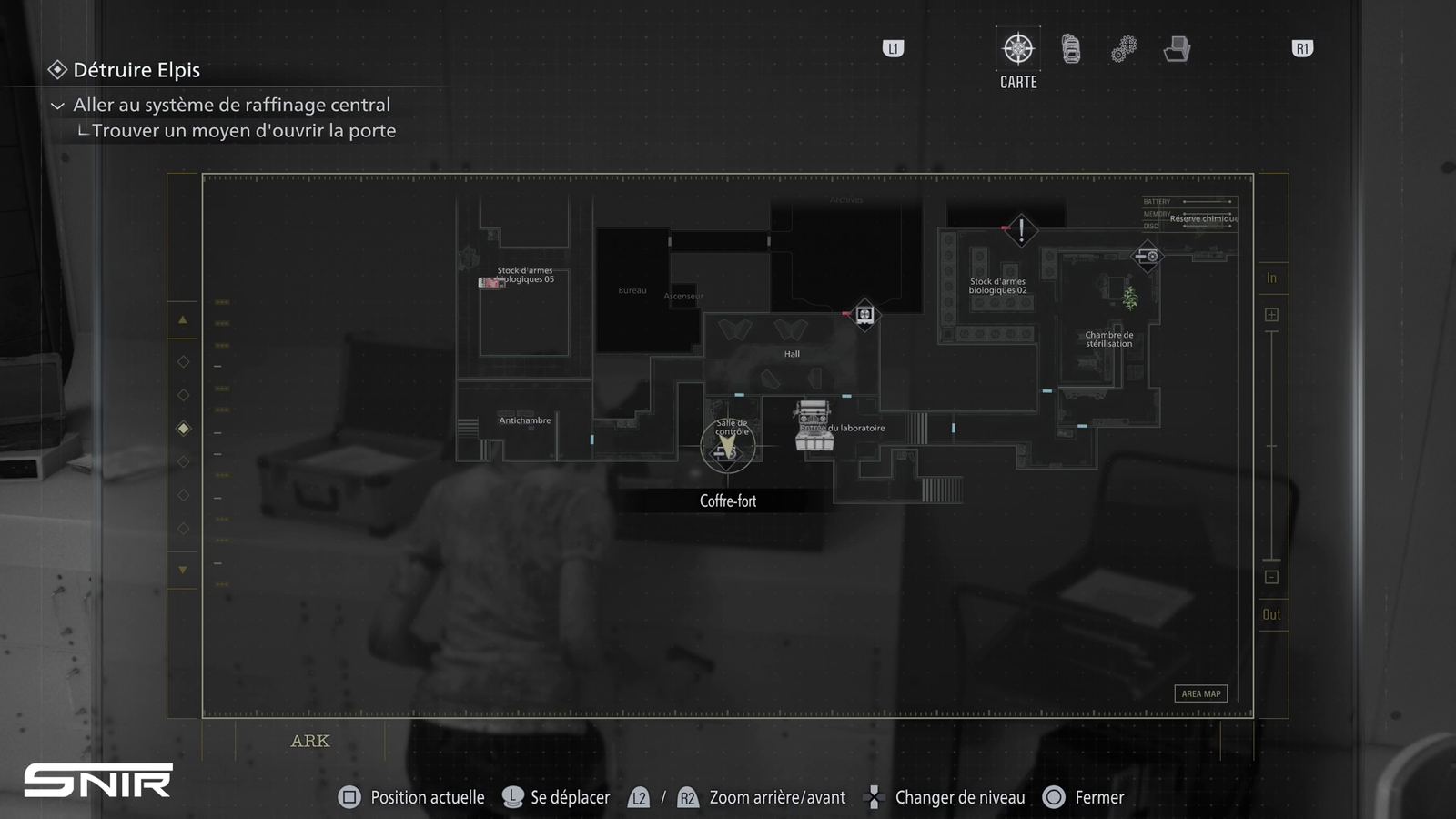The image size is (1456, 819).
Task: Toggle the AREA MAP button
Action: (x=1201, y=693)
